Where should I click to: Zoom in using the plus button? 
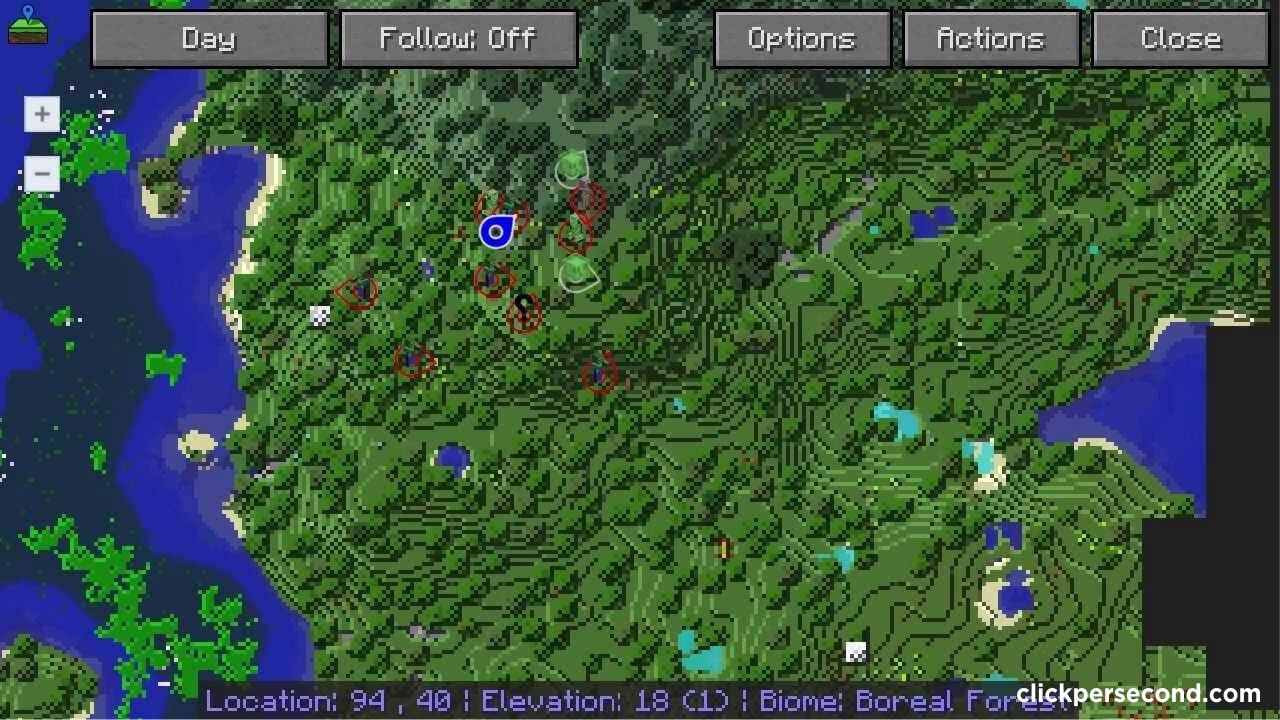click(41, 113)
